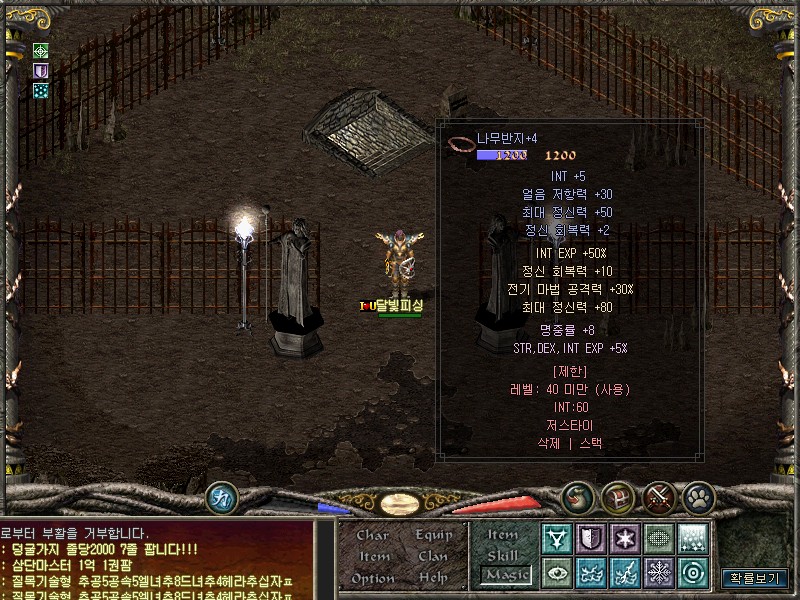Viewport: 800px width, 600px height.
Task: Use the concentric rings spell icon
Action: 692,573
